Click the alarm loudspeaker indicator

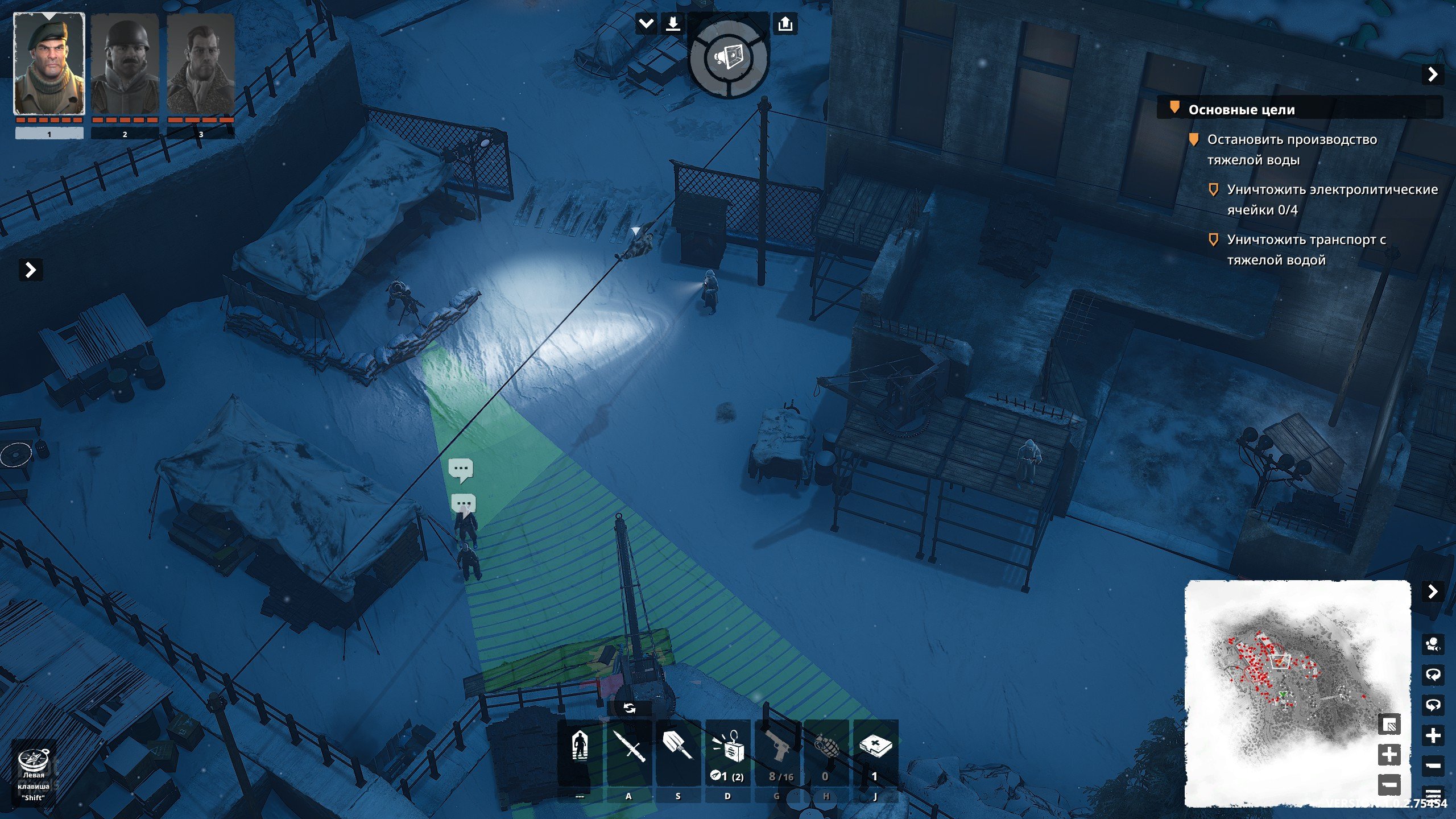point(728,57)
